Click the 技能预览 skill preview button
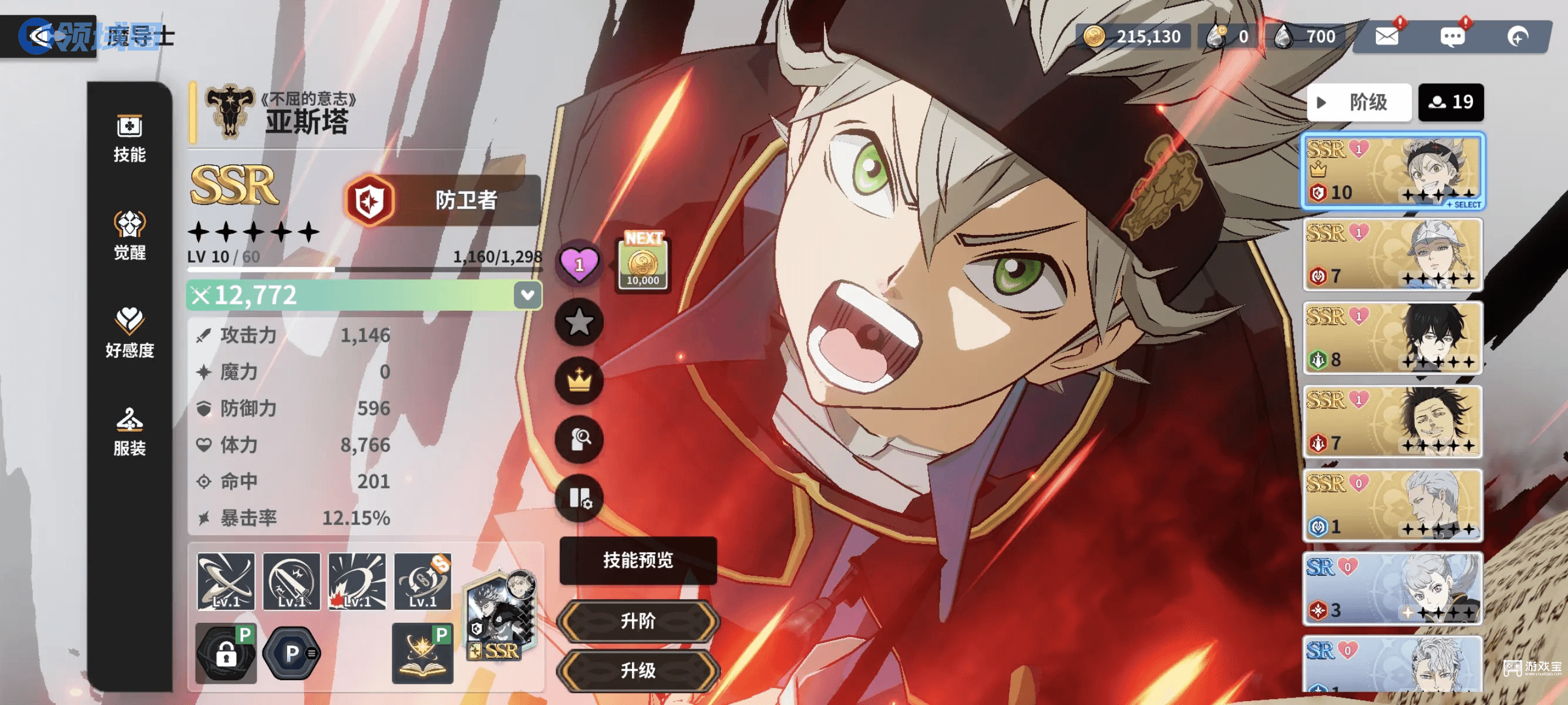Image resolution: width=1568 pixels, height=705 pixels. pyautogui.click(x=637, y=560)
